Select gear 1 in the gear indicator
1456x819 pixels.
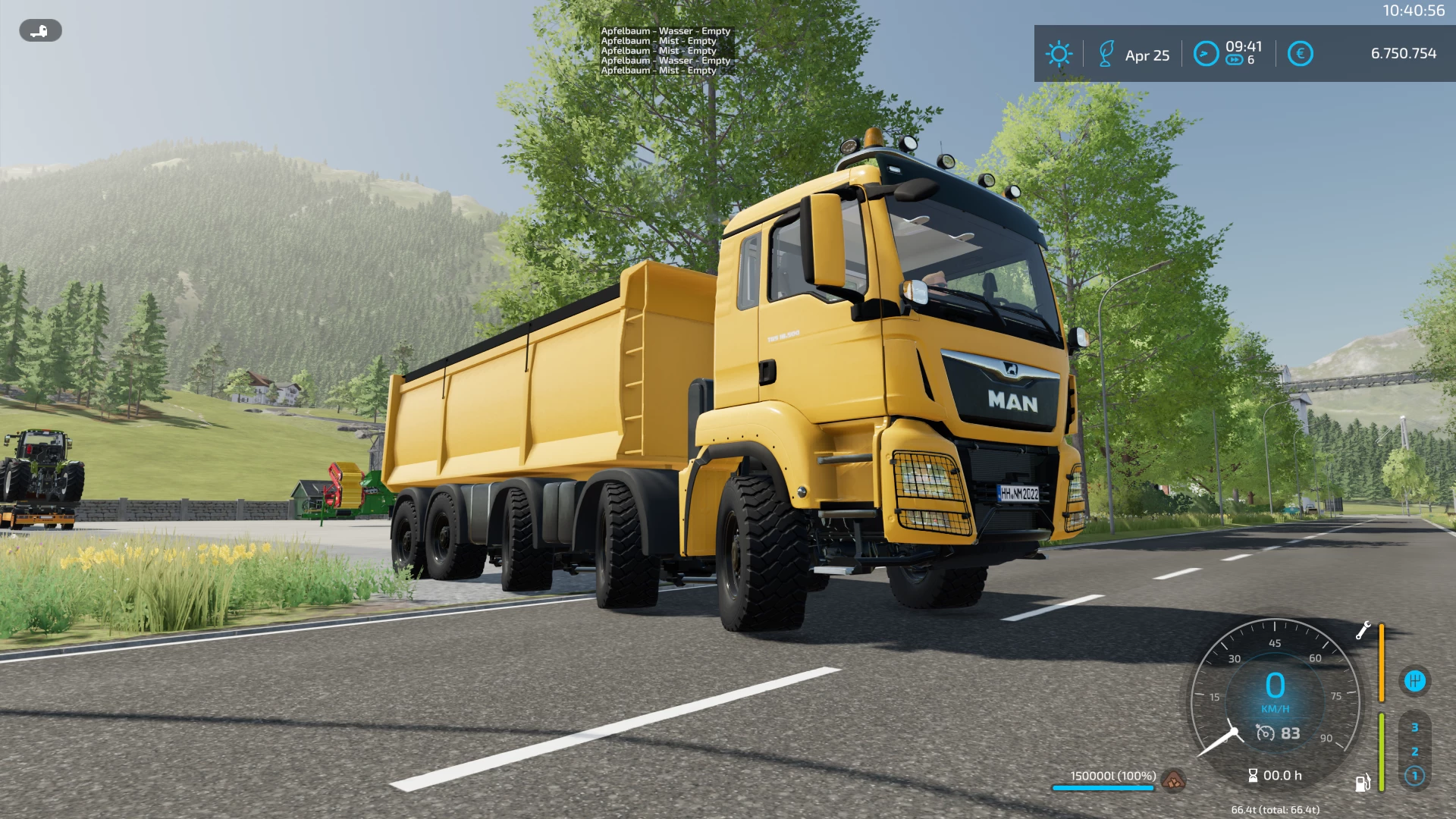click(x=1415, y=775)
